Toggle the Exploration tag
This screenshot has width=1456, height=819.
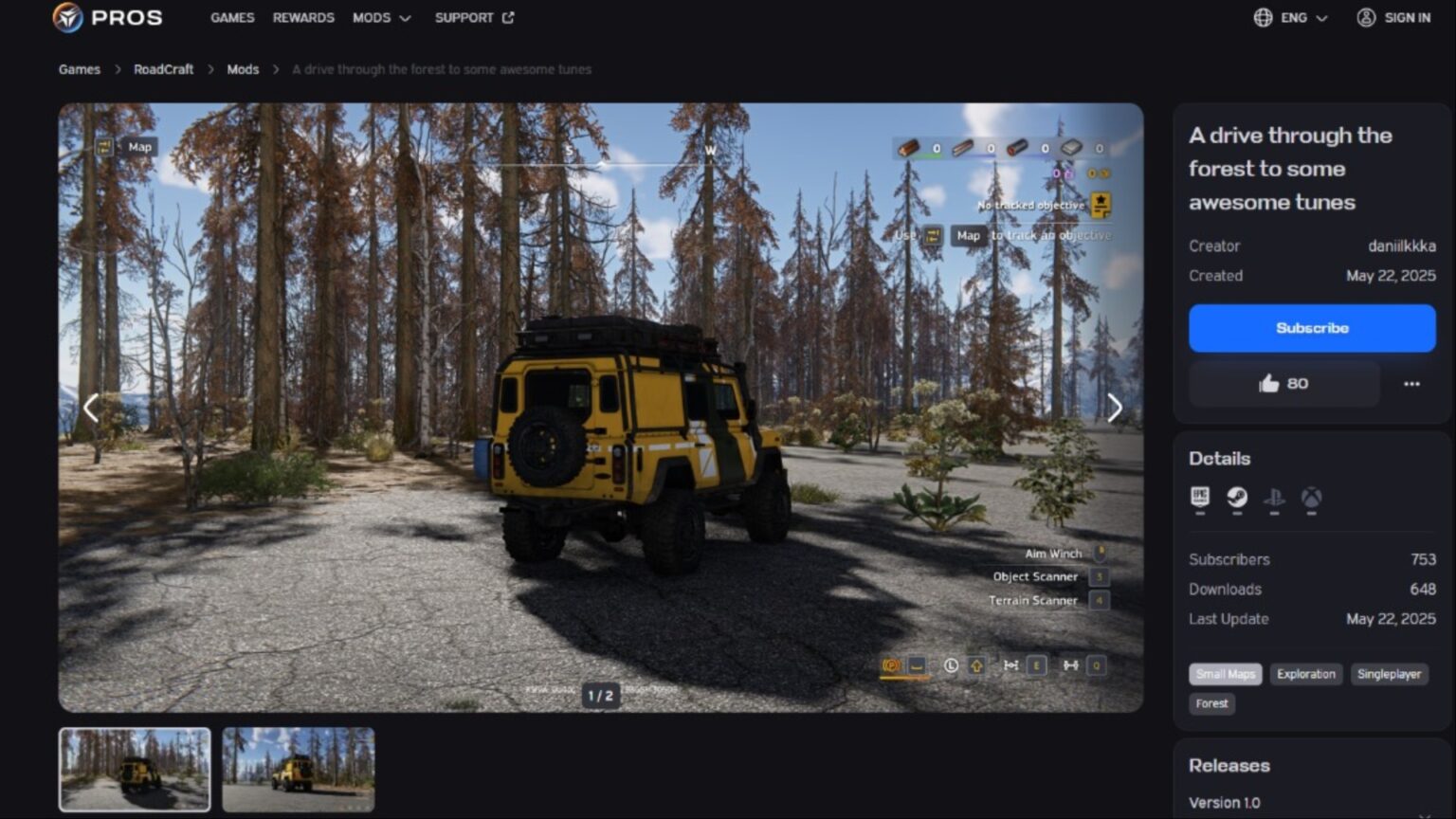pos(1305,674)
